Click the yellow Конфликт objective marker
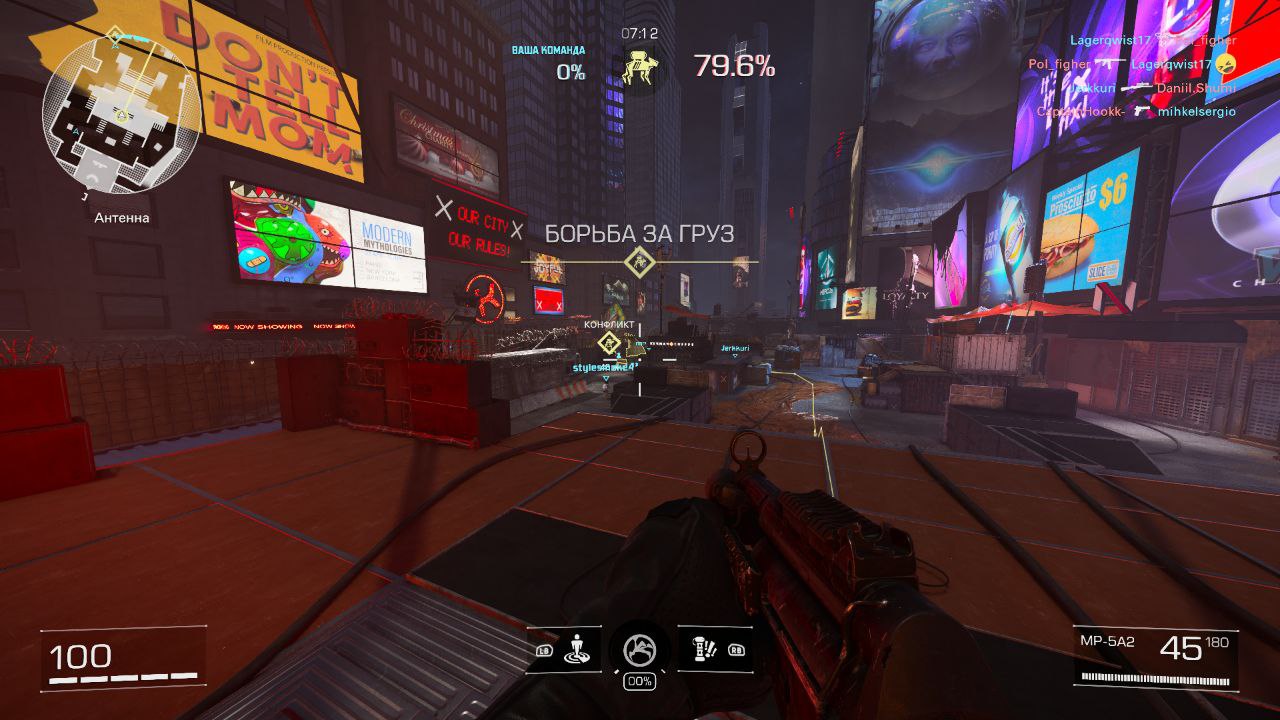The width and height of the screenshot is (1280, 720). [607, 344]
